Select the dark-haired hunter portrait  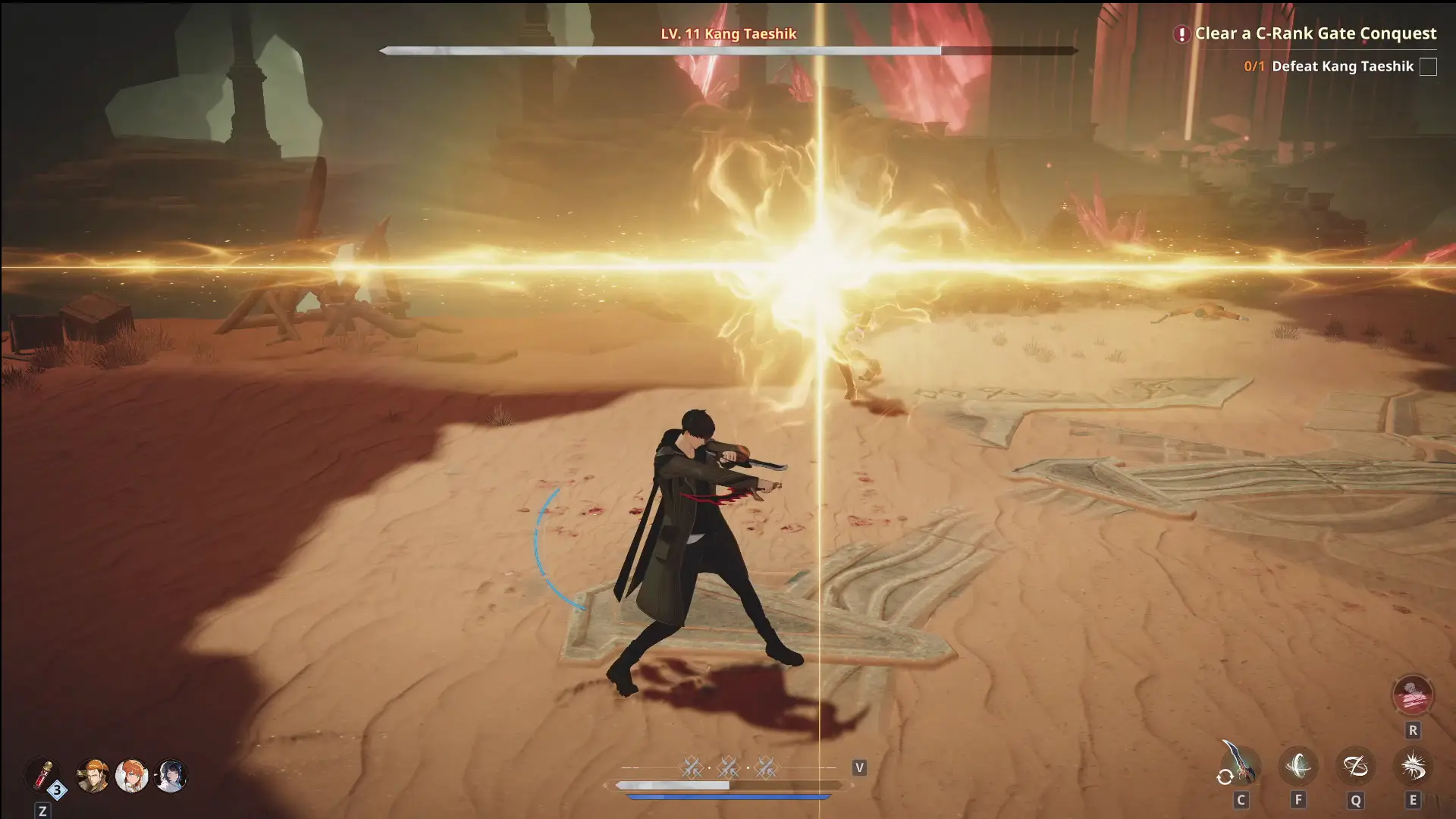coord(171,776)
